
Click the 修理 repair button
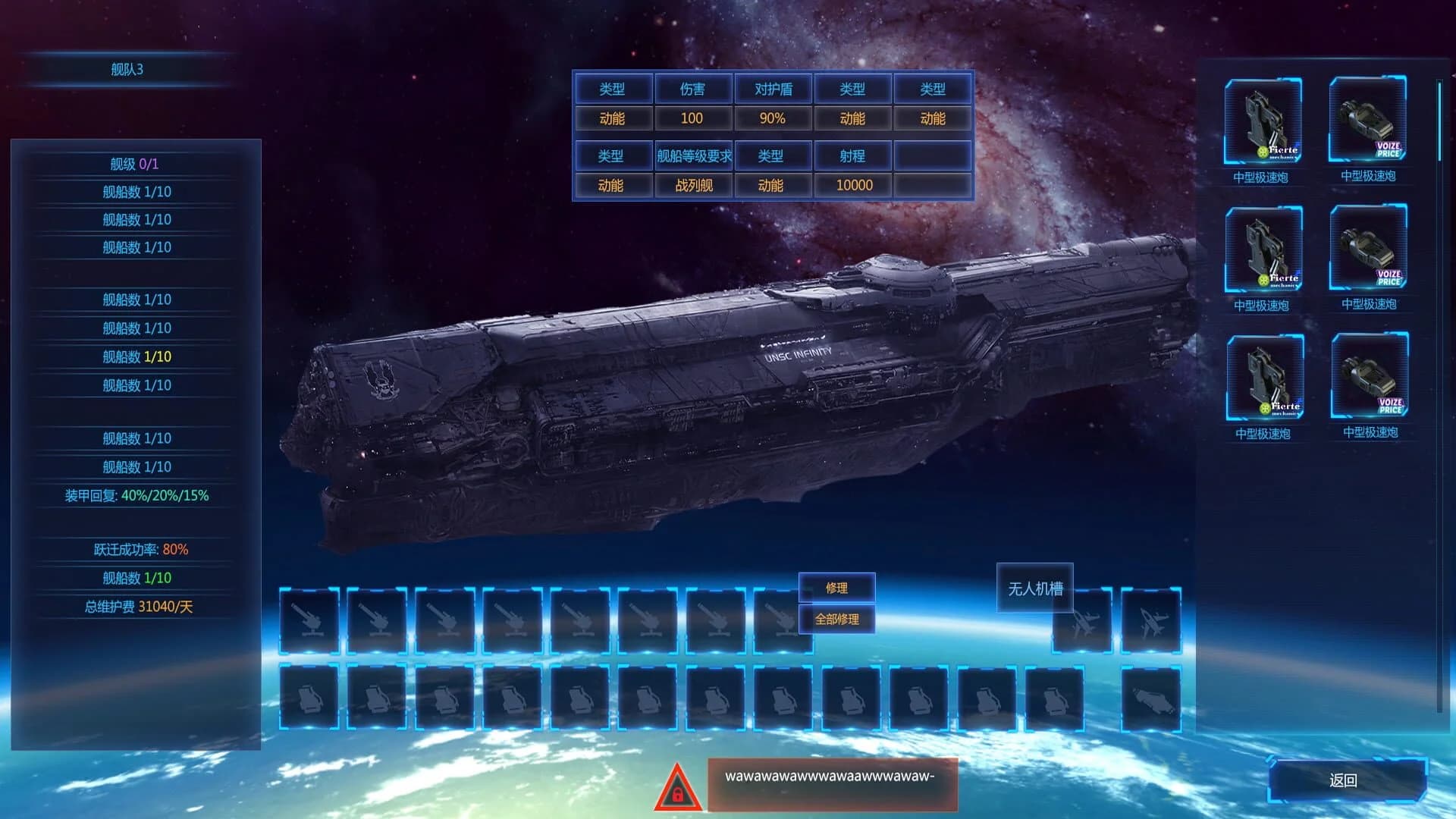tap(839, 587)
